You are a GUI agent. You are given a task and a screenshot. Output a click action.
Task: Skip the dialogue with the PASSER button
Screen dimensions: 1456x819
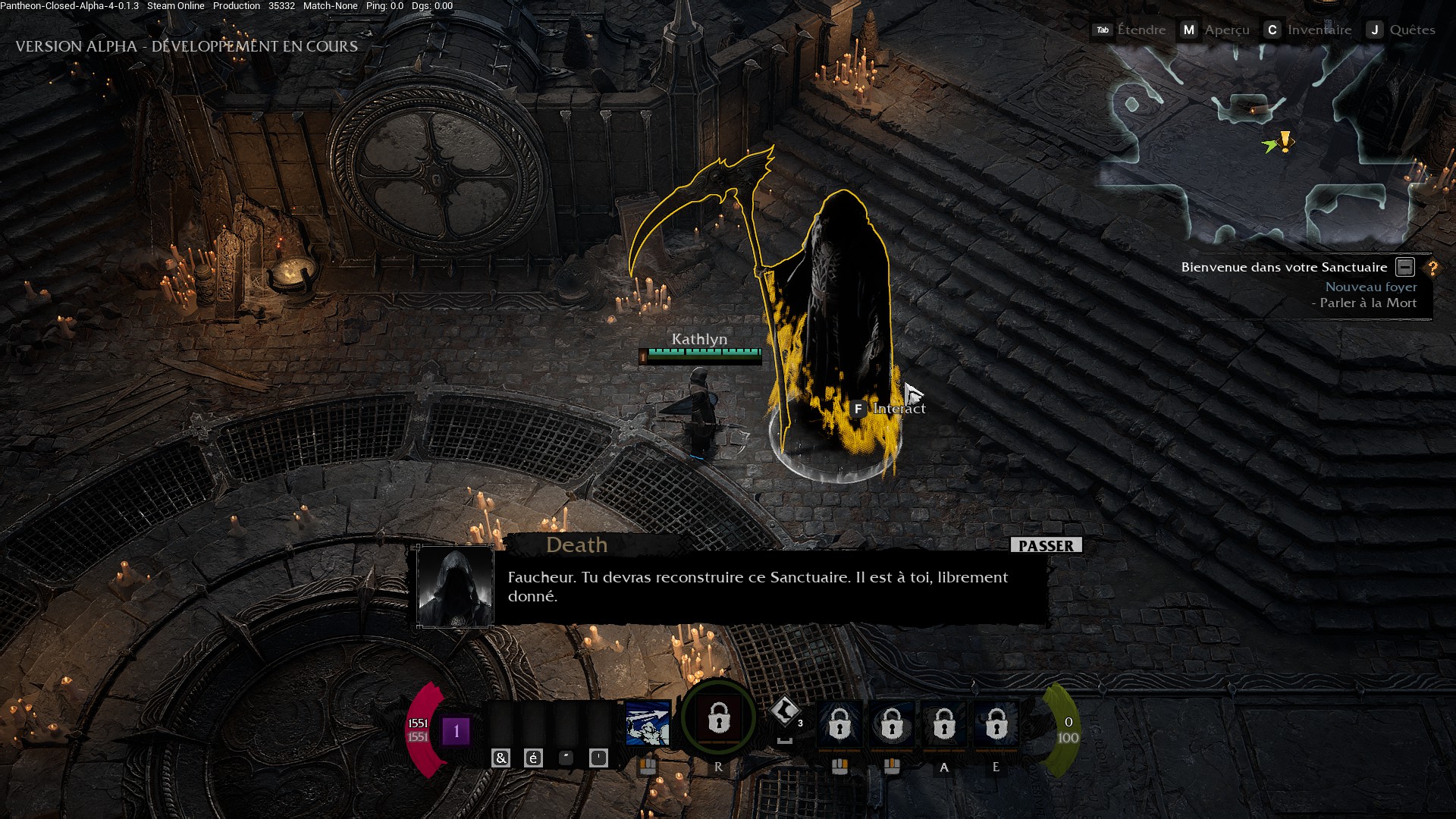[1046, 545]
